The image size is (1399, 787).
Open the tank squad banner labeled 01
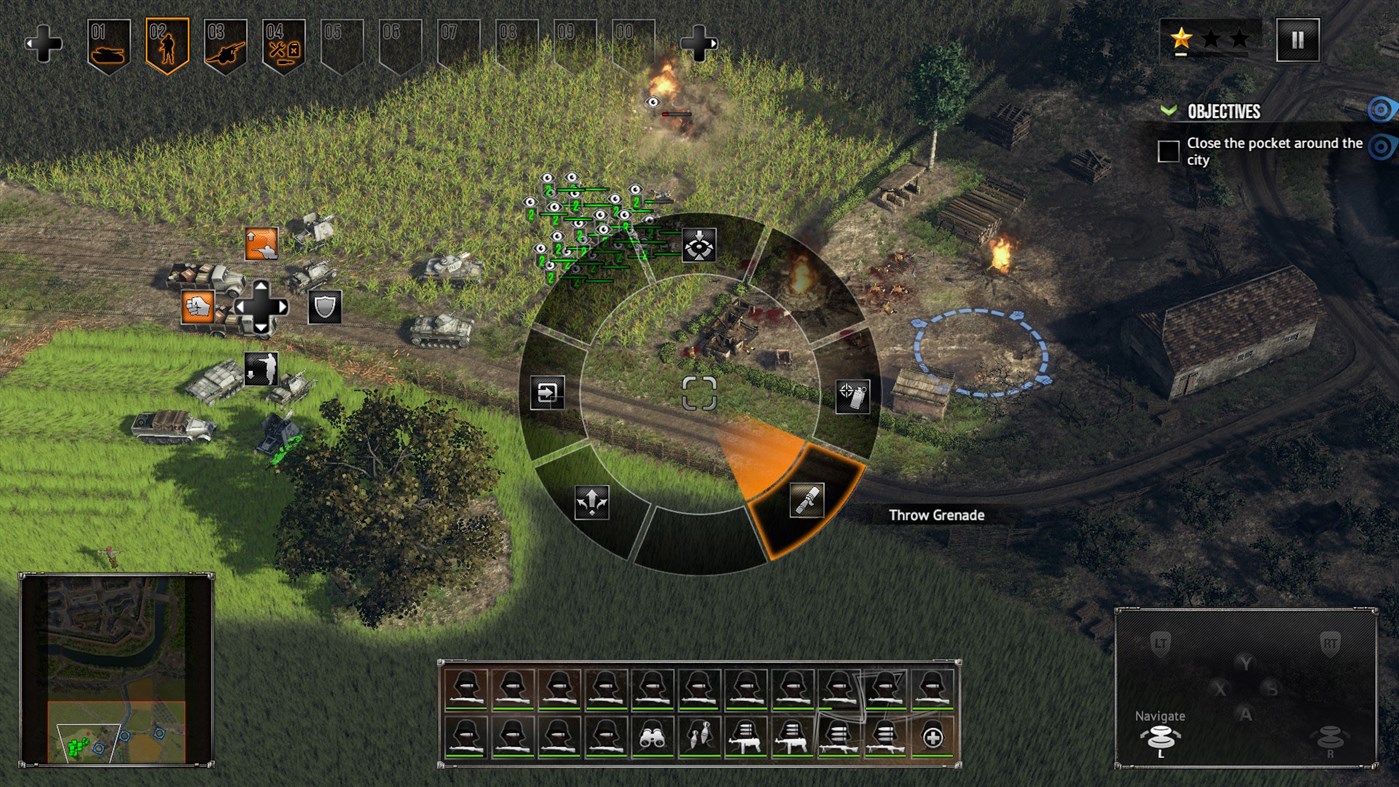(x=107, y=42)
